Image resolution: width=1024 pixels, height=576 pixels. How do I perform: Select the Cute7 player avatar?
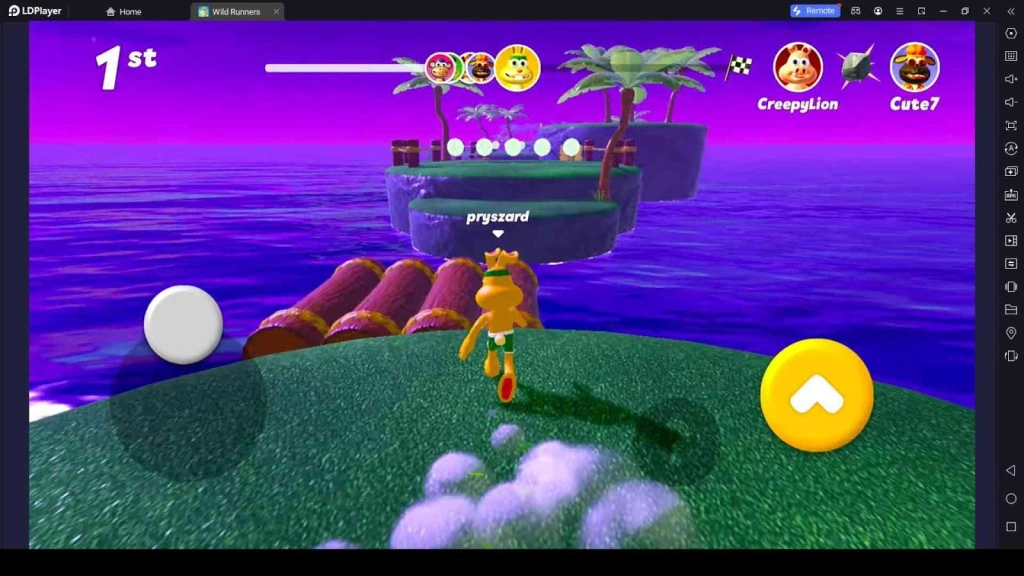[914, 68]
